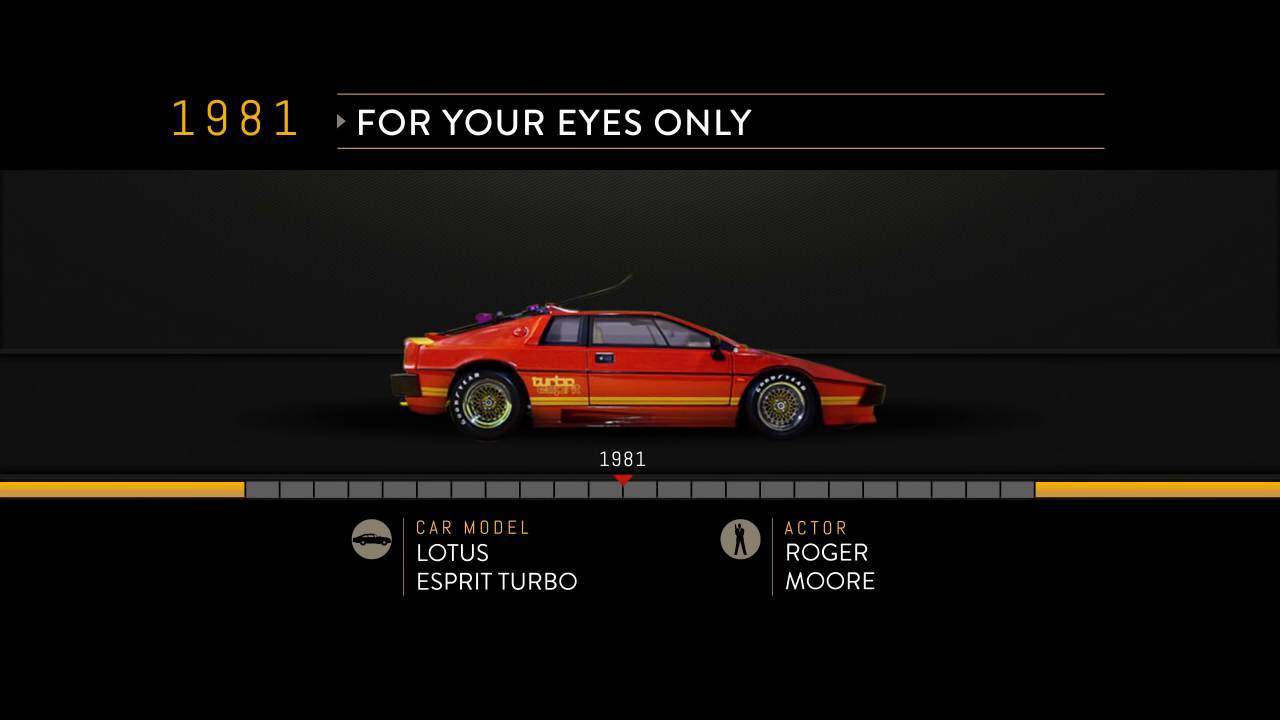Select the car model icon

371,539
